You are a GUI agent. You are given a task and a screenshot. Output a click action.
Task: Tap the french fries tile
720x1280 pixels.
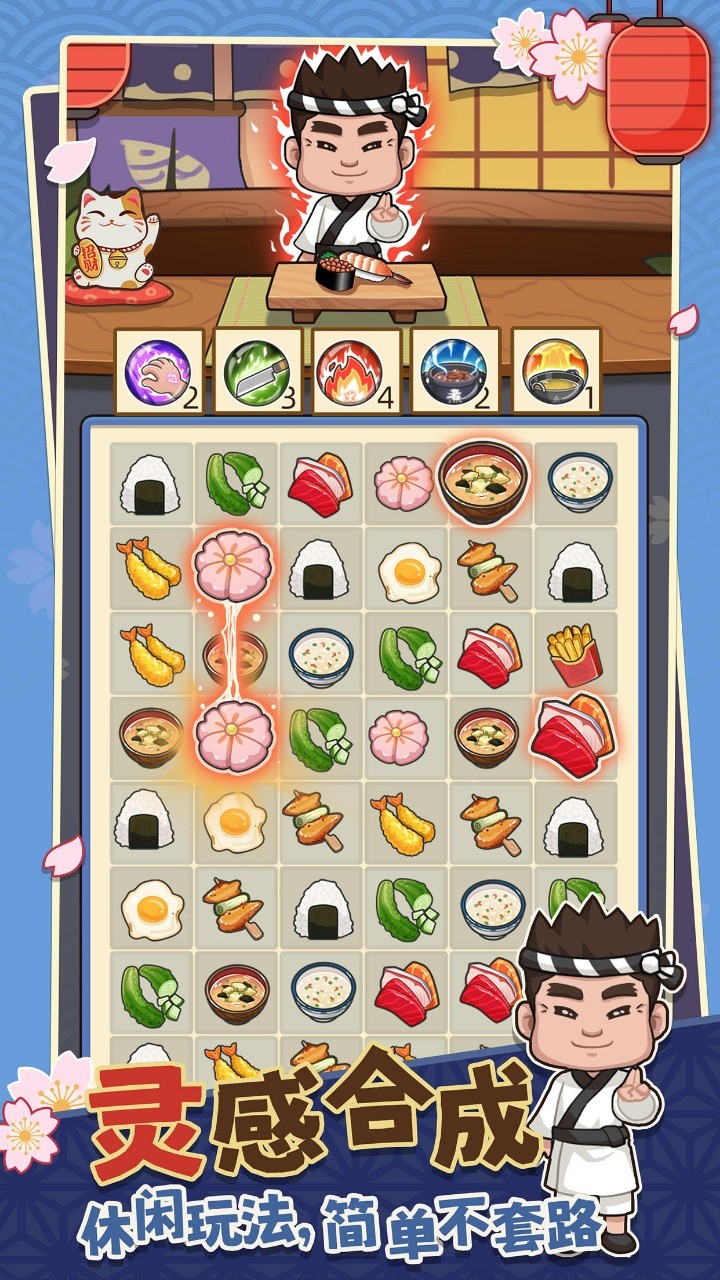(574, 655)
